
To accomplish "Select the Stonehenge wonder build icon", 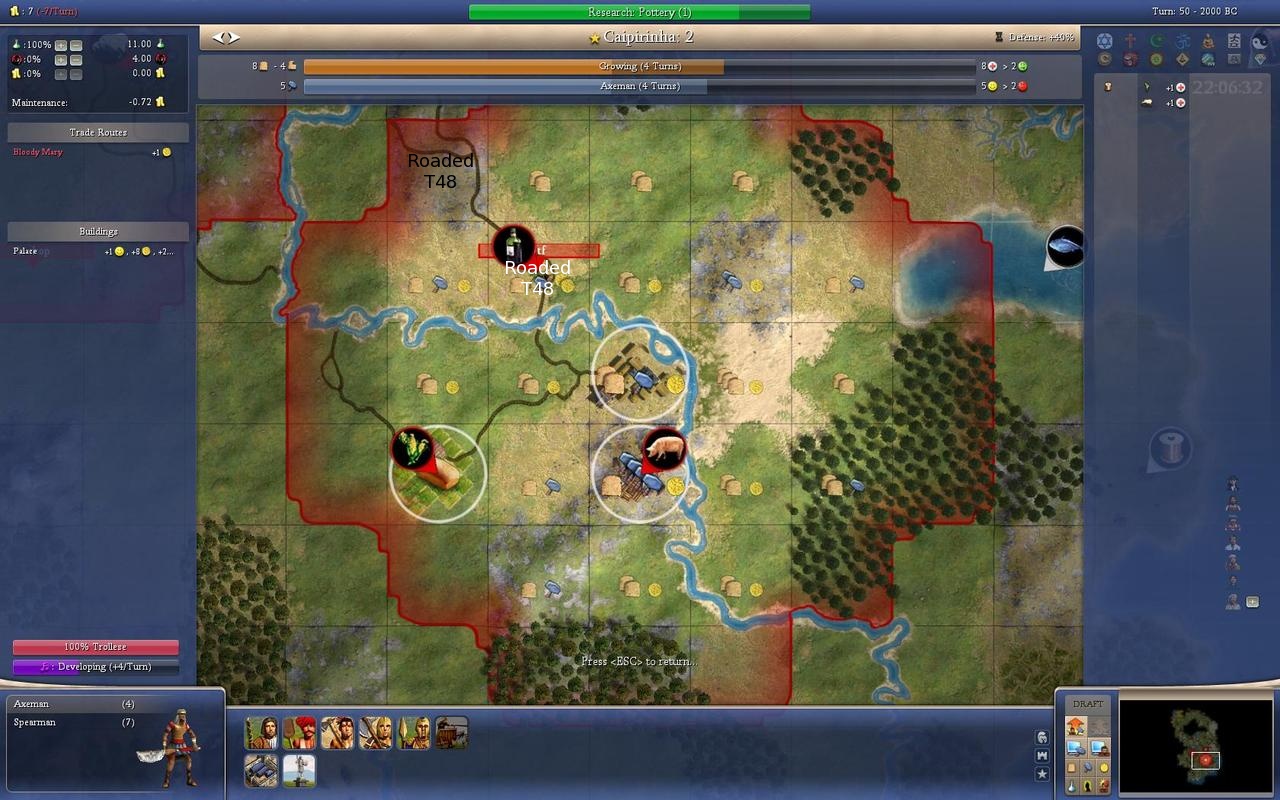I will click(x=299, y=770).
